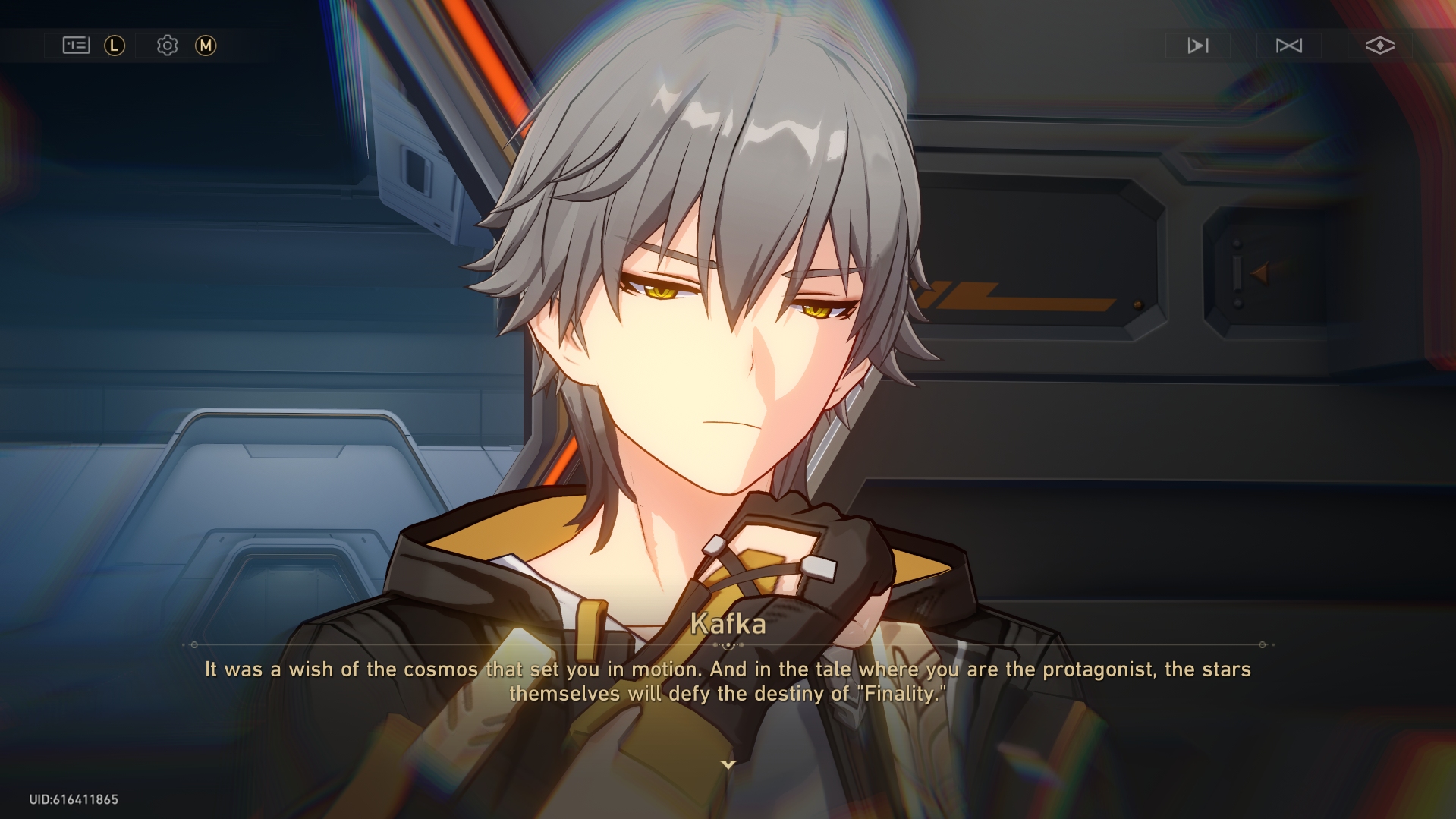1456x819 pixels.
Task: Open the gear settings icon
Action: [167, 46]
